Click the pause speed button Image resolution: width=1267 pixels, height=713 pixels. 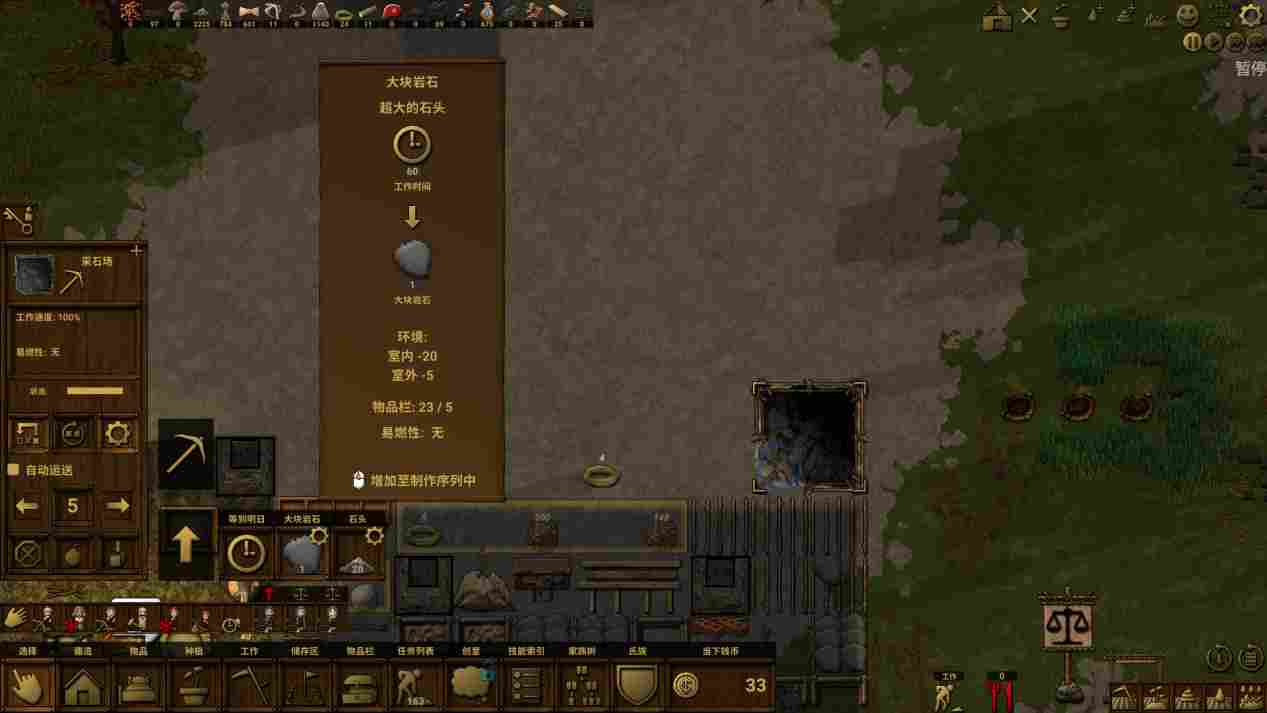[x=1192, y=42]
